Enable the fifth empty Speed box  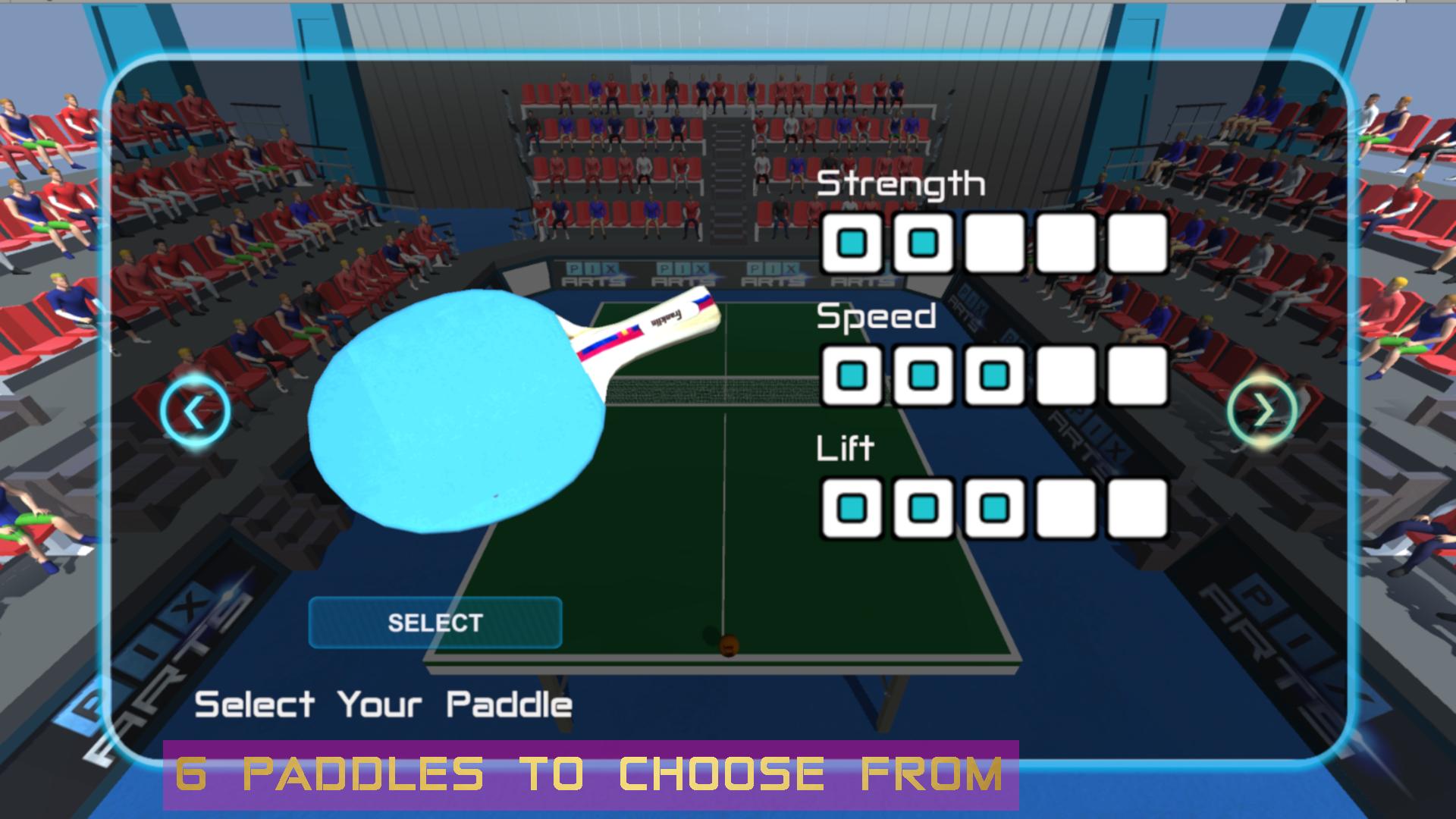click(x=1135, y=375)
